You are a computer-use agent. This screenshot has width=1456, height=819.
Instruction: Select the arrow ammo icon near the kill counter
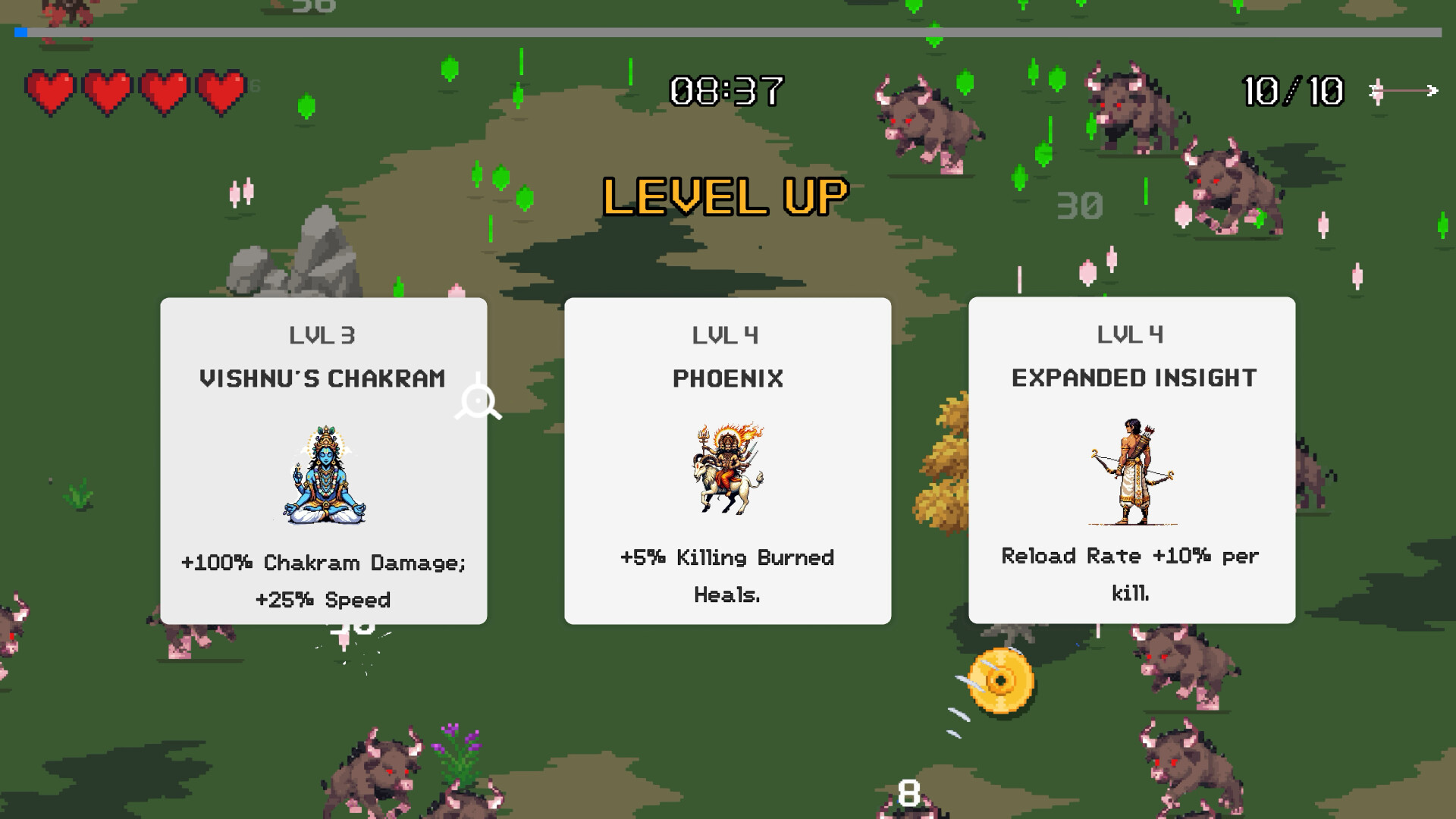click(x=1401, y=91)
